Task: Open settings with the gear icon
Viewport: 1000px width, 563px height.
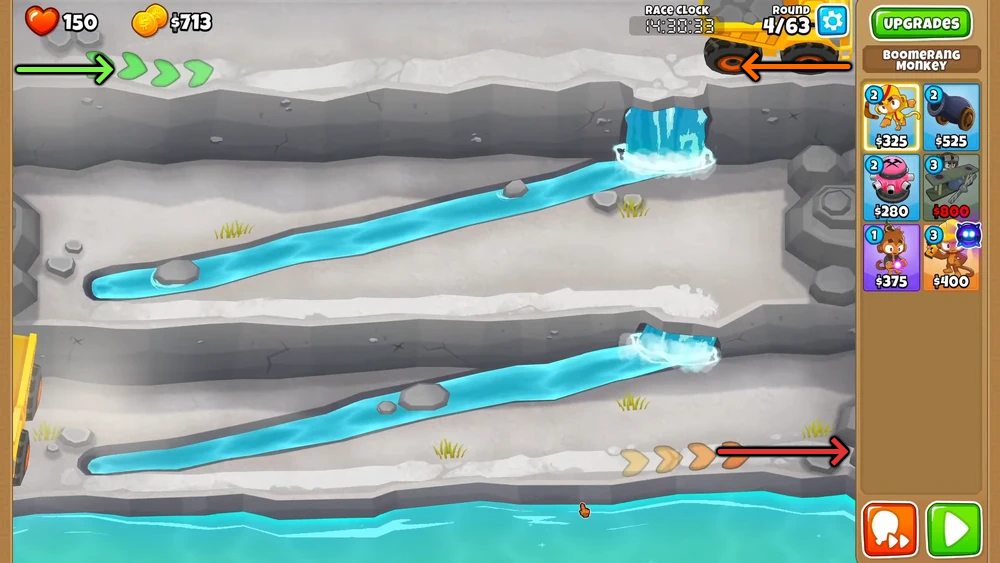Action: pyautogui.click(x=832, y=21)
